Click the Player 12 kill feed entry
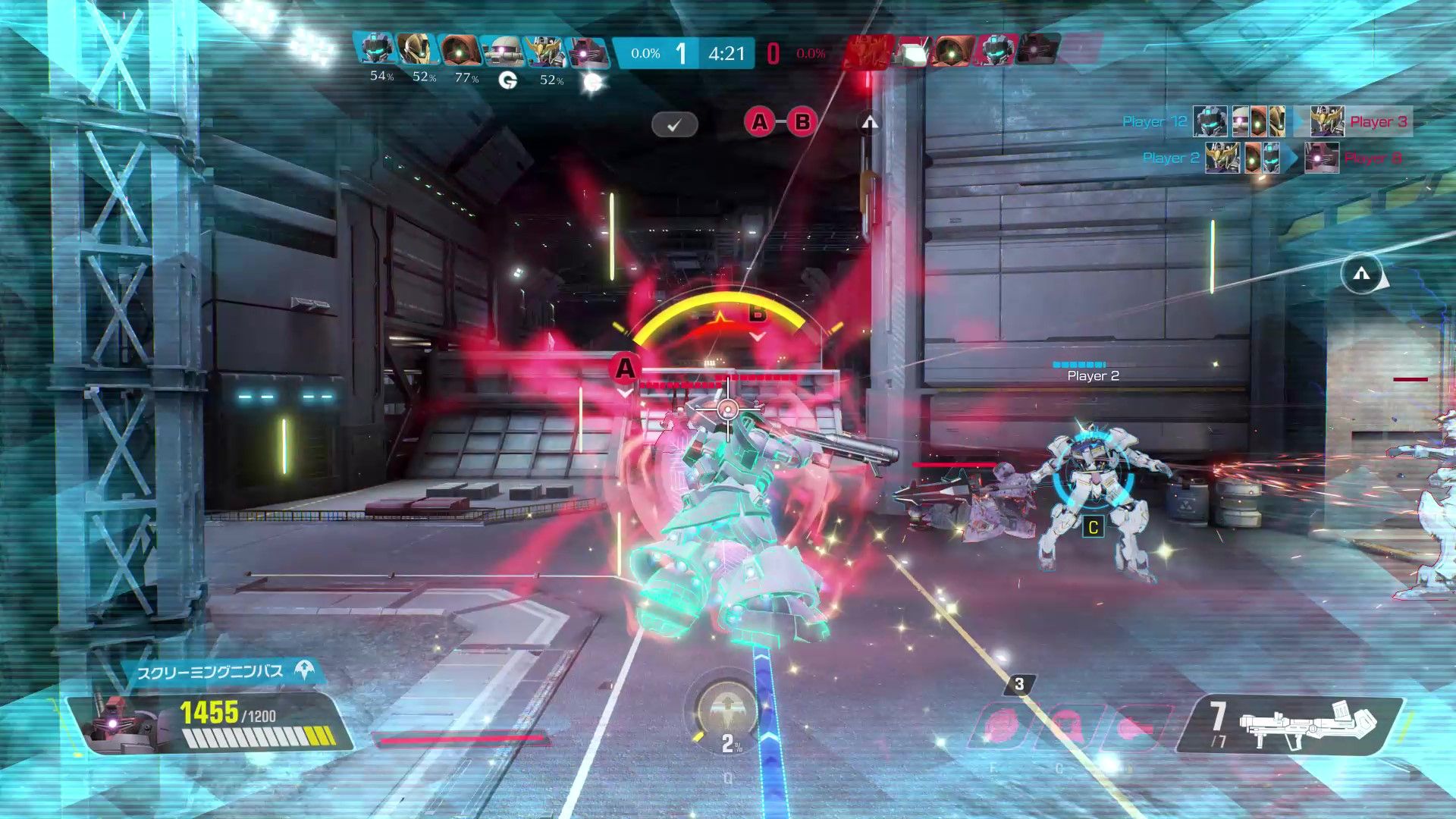 1154,121
